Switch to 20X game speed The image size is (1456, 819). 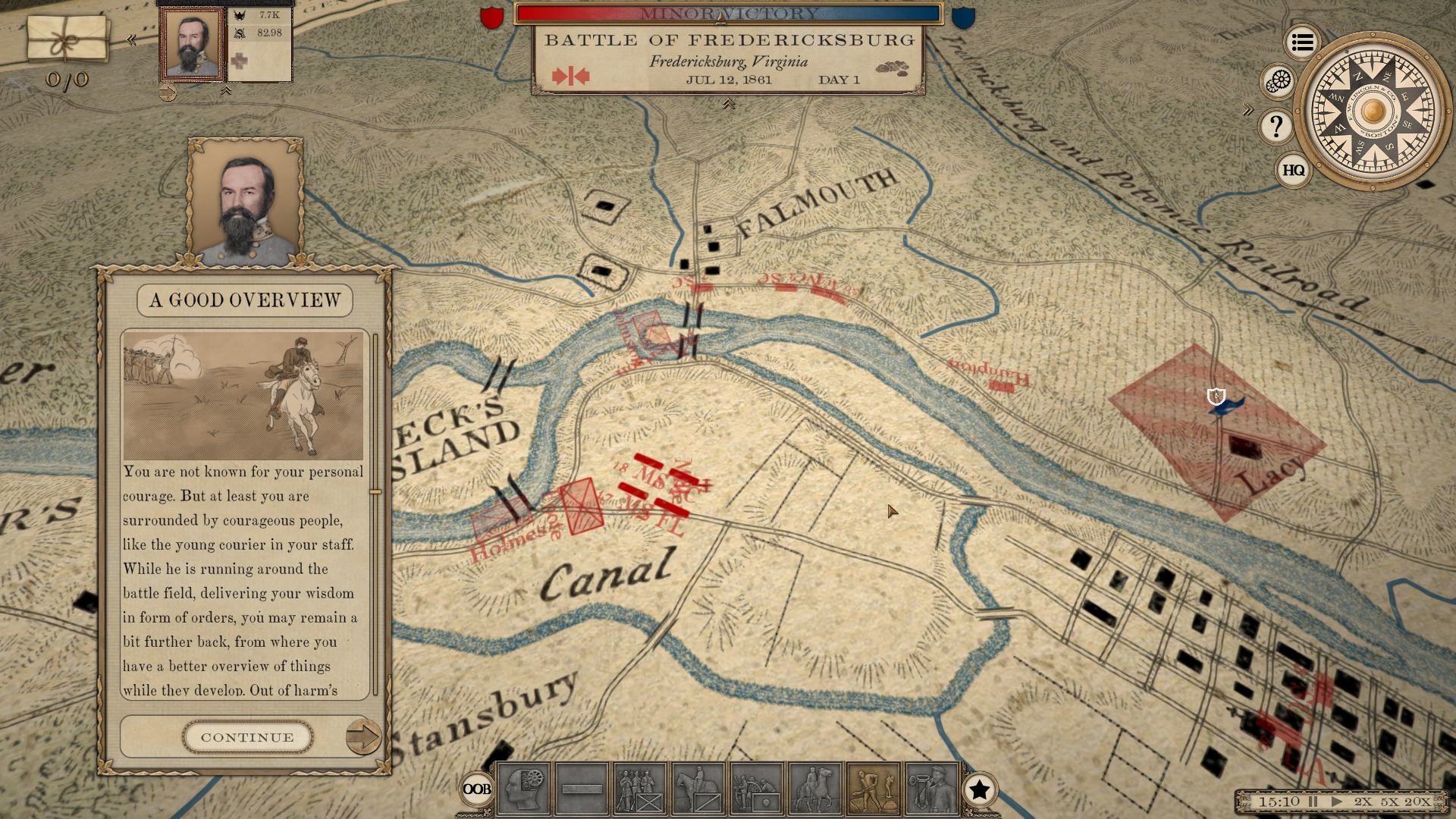click(1417, 801)
